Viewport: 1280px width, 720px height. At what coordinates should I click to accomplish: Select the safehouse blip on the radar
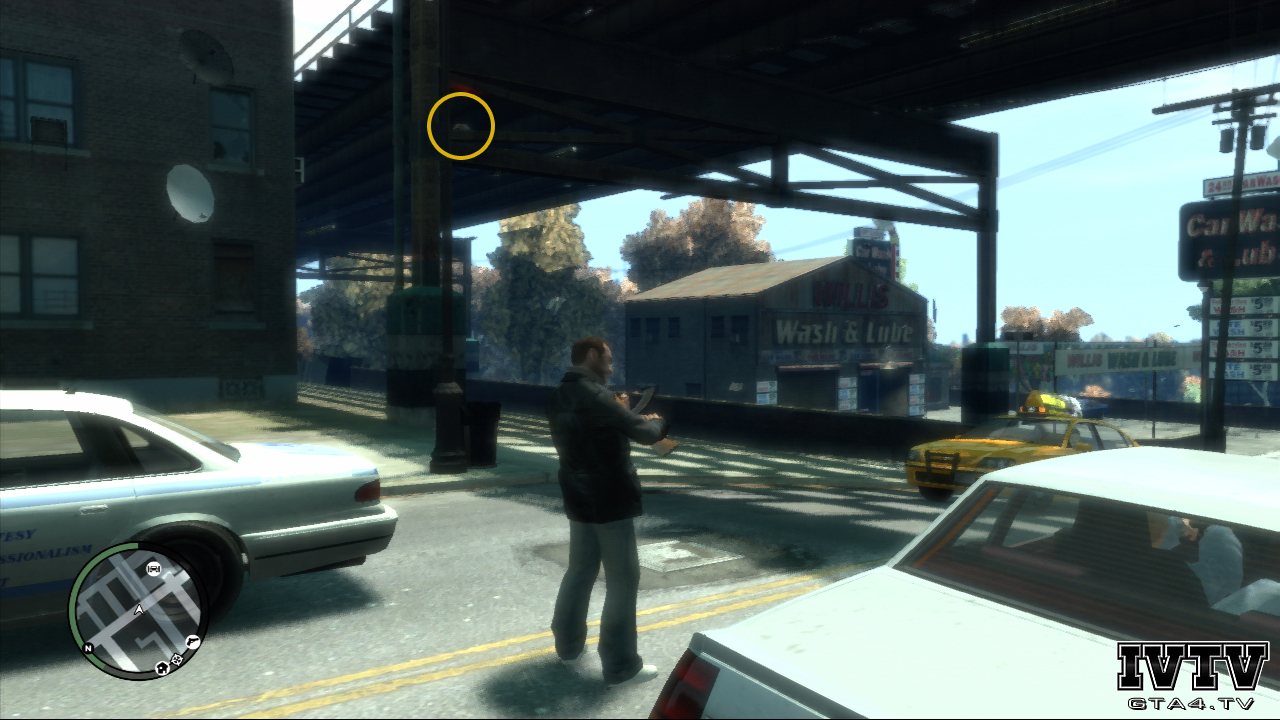pos(161,665)
